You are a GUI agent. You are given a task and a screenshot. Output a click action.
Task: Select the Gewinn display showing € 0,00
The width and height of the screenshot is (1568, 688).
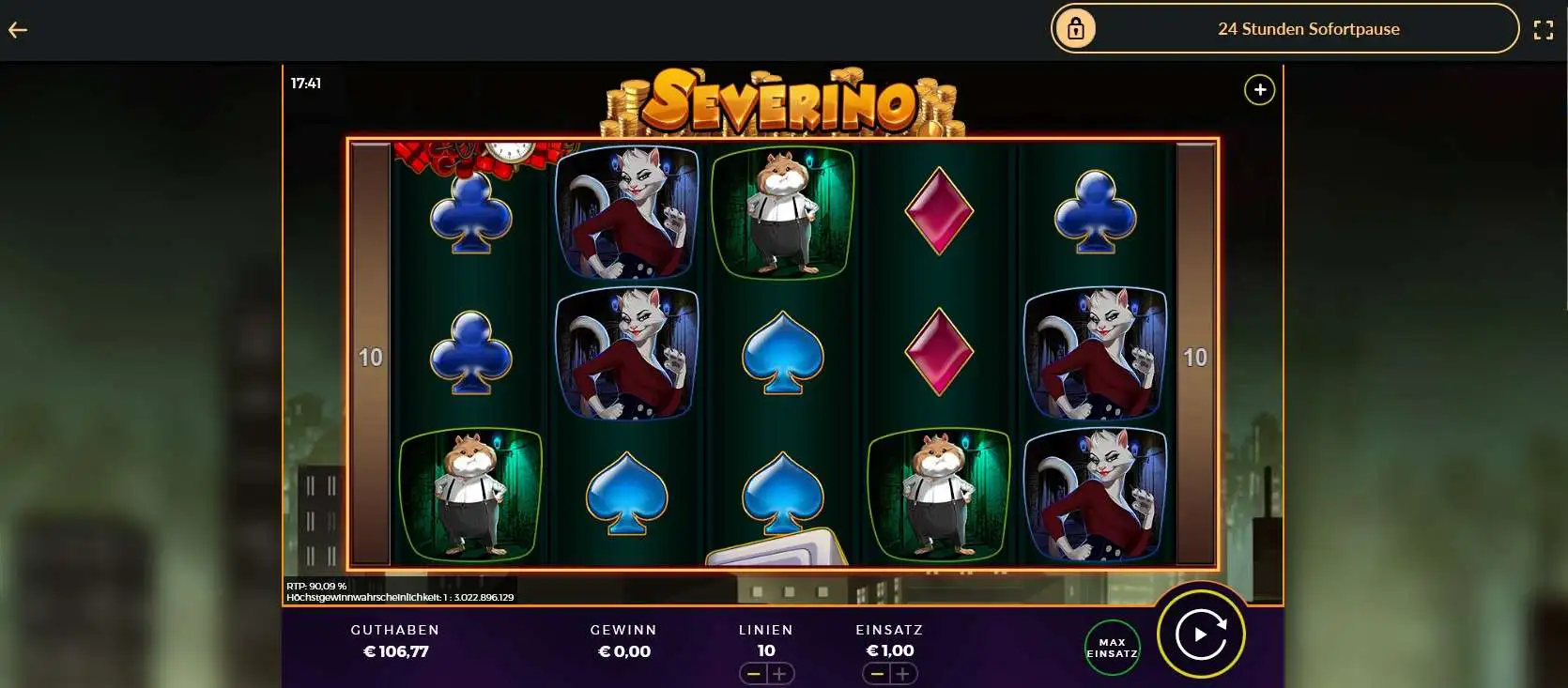coord(624,641)
